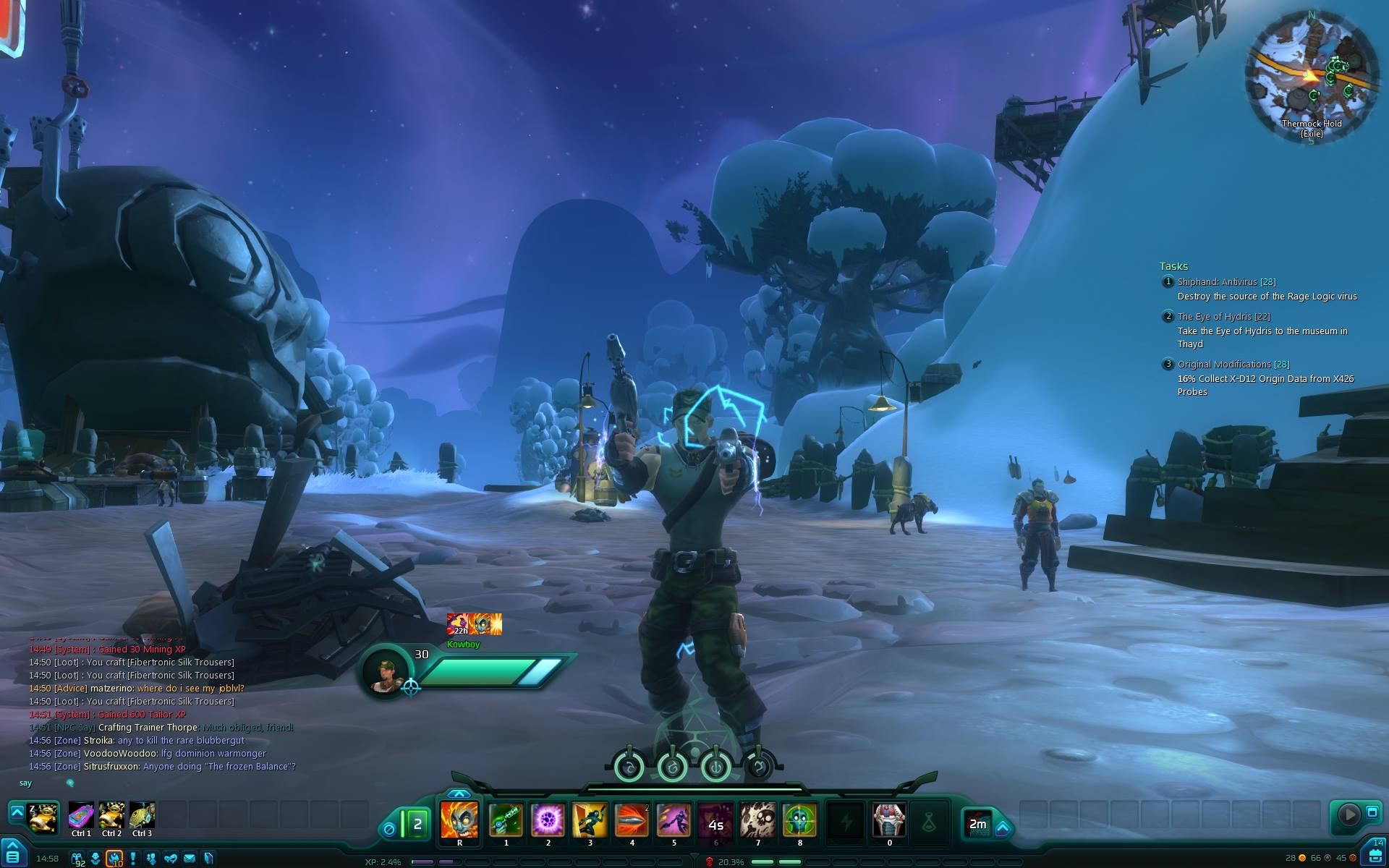Use the green pistol ability in slot 1
Screen dimensions: 1389x868
506,820
